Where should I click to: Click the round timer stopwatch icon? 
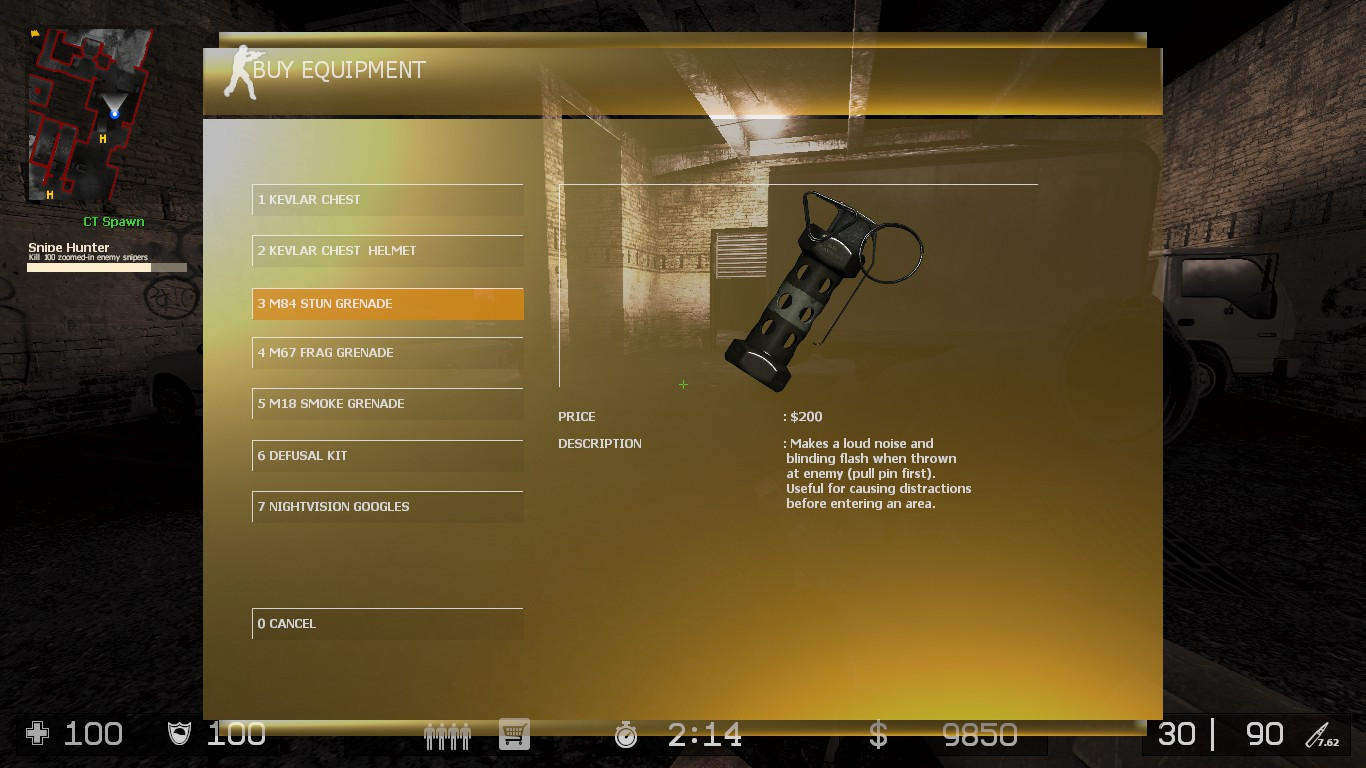click(x=626, y=735)
